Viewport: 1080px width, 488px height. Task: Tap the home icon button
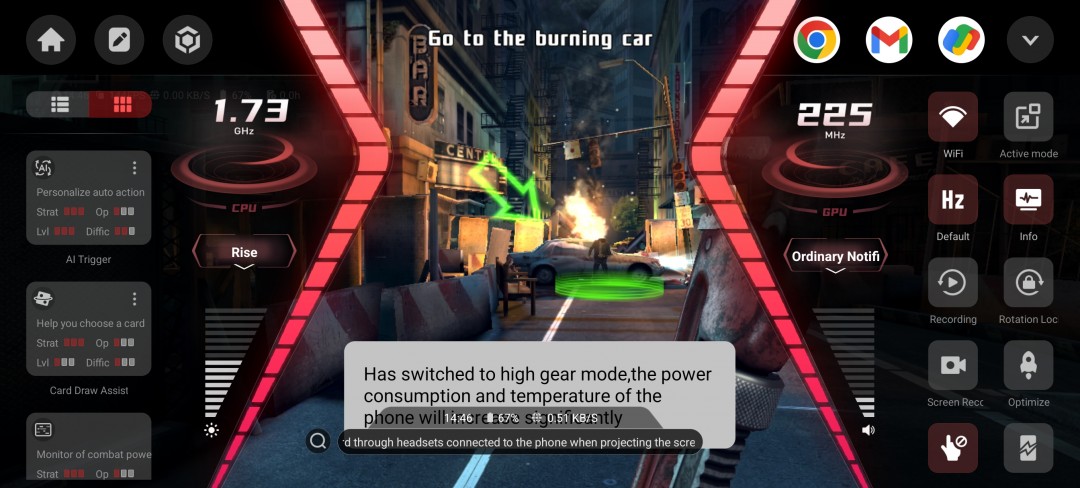[x=51, y=41]
